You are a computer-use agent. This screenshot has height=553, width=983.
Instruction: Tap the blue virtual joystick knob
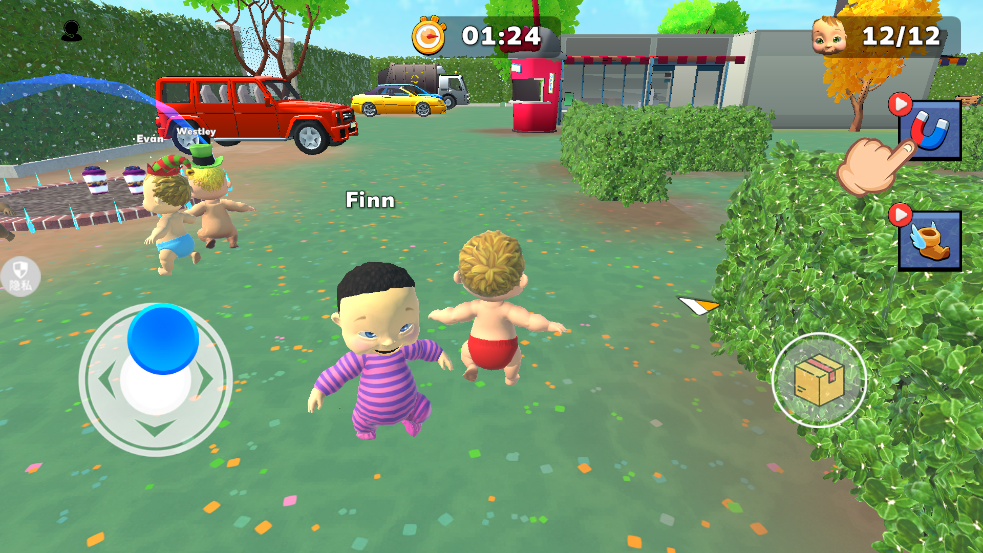163,338
